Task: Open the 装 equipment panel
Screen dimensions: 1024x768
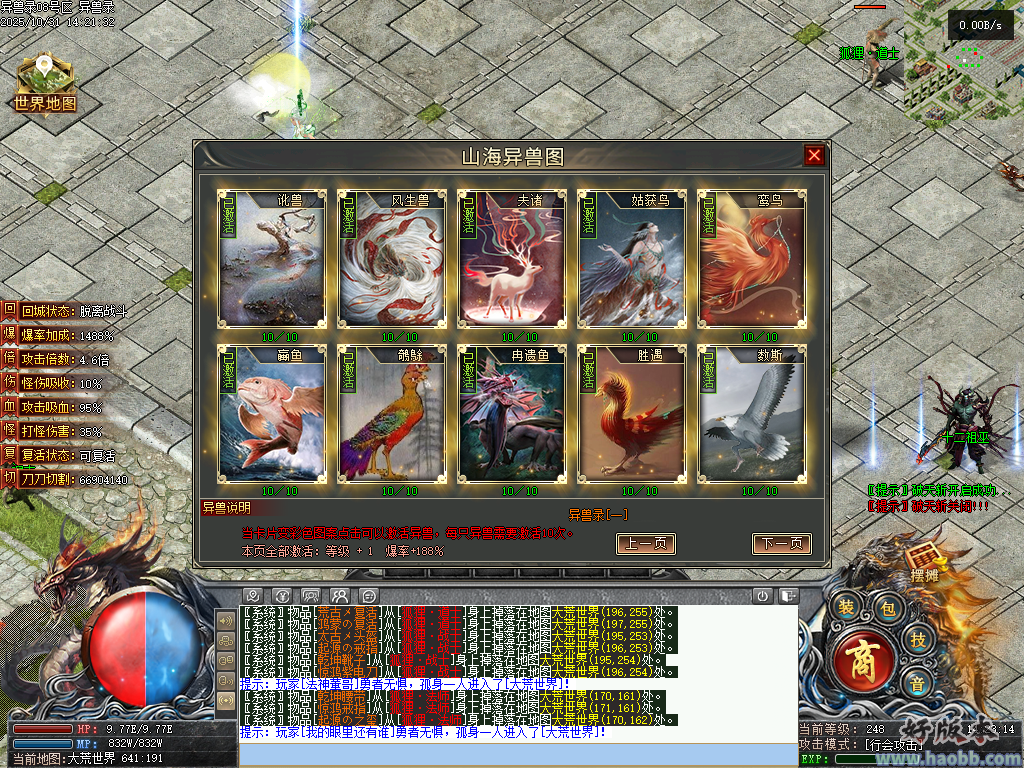Action: pos(846,607)
